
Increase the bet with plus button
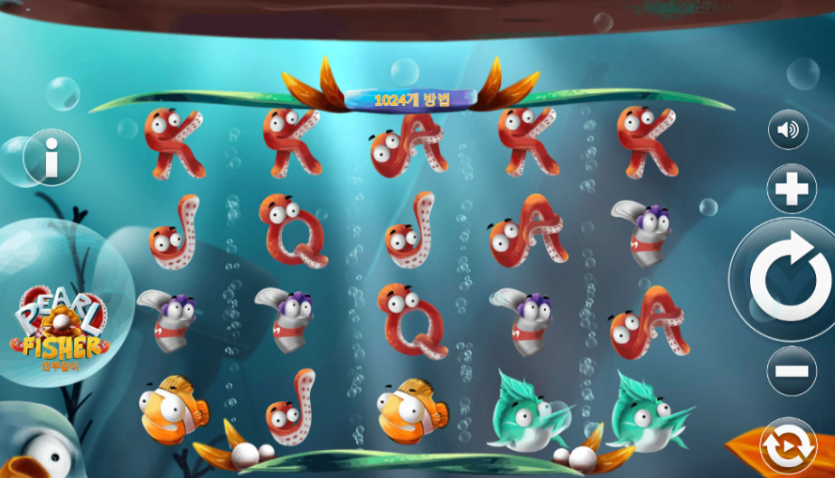pyautogui.click(x=791, y=189)
